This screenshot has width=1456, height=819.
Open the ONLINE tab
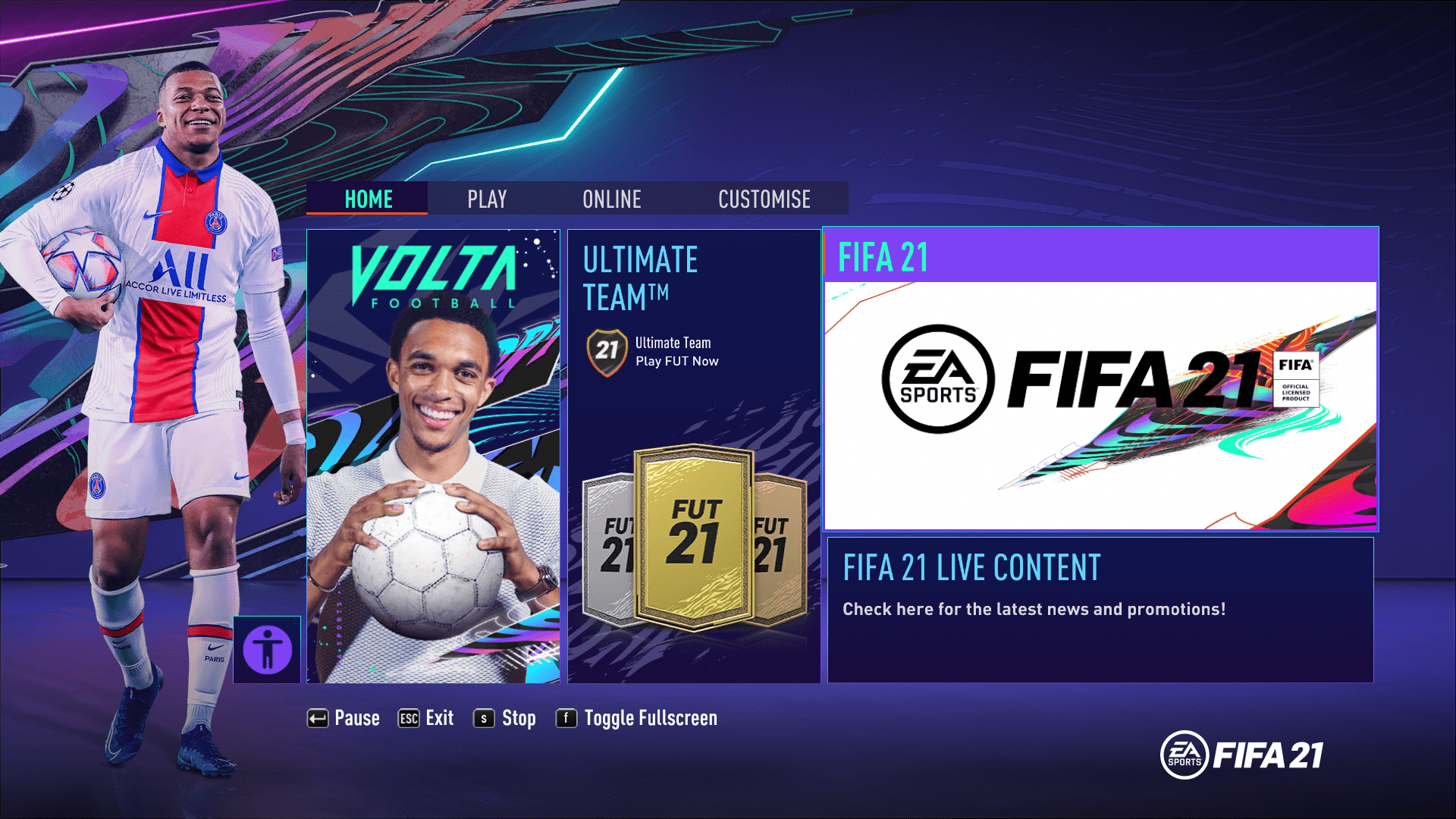(x=611, y=199)
